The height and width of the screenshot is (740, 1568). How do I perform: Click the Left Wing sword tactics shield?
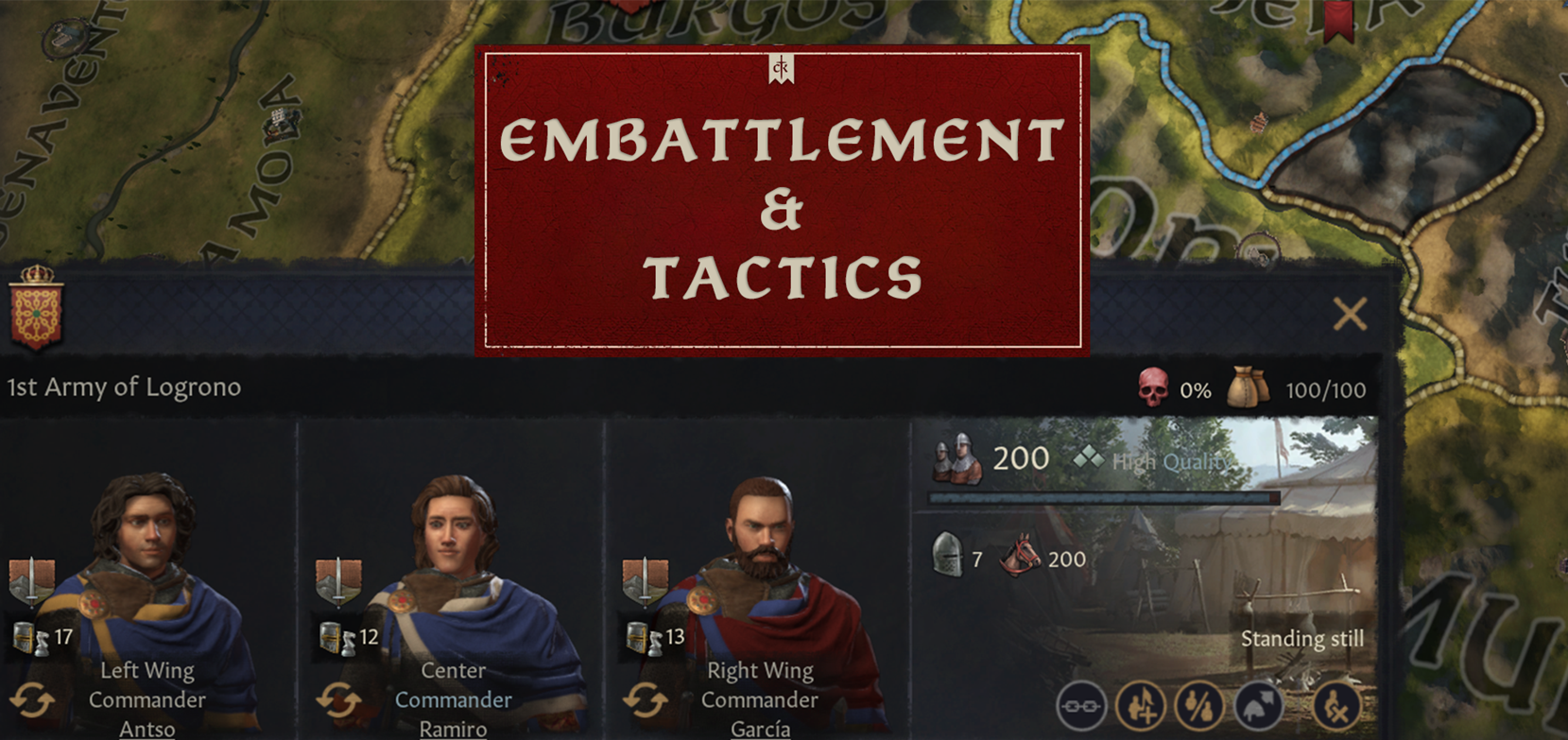(x=31, y=580)
